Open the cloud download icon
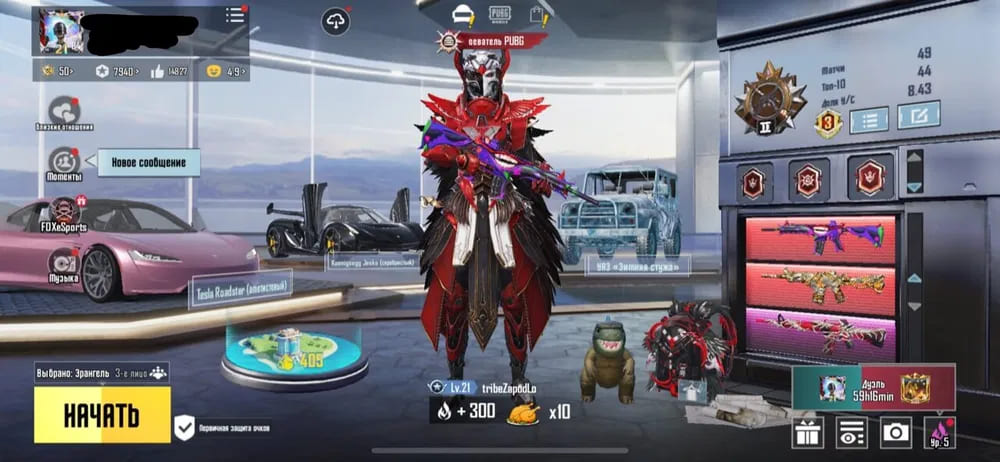Screen dimensions: 1000x462 [336, 20]
